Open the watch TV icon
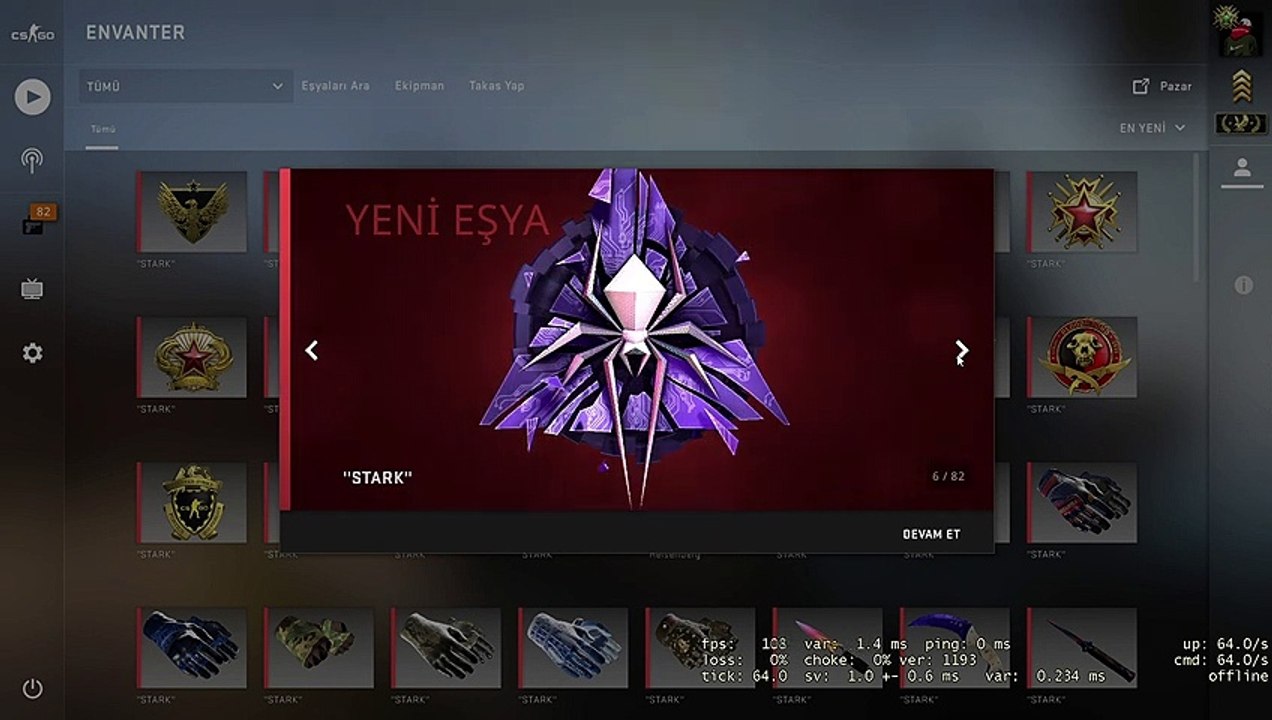The image size is (1272, 720). pyautogui.click(x=32, y=290)
